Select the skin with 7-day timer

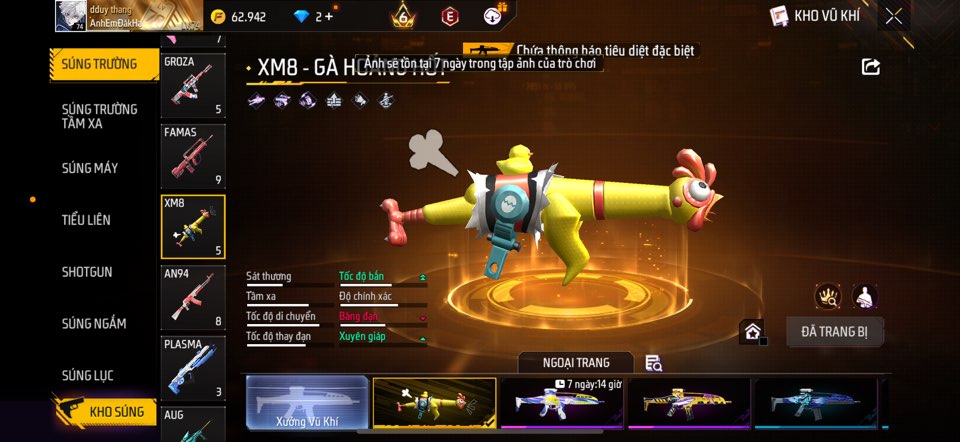pos(561,403)
